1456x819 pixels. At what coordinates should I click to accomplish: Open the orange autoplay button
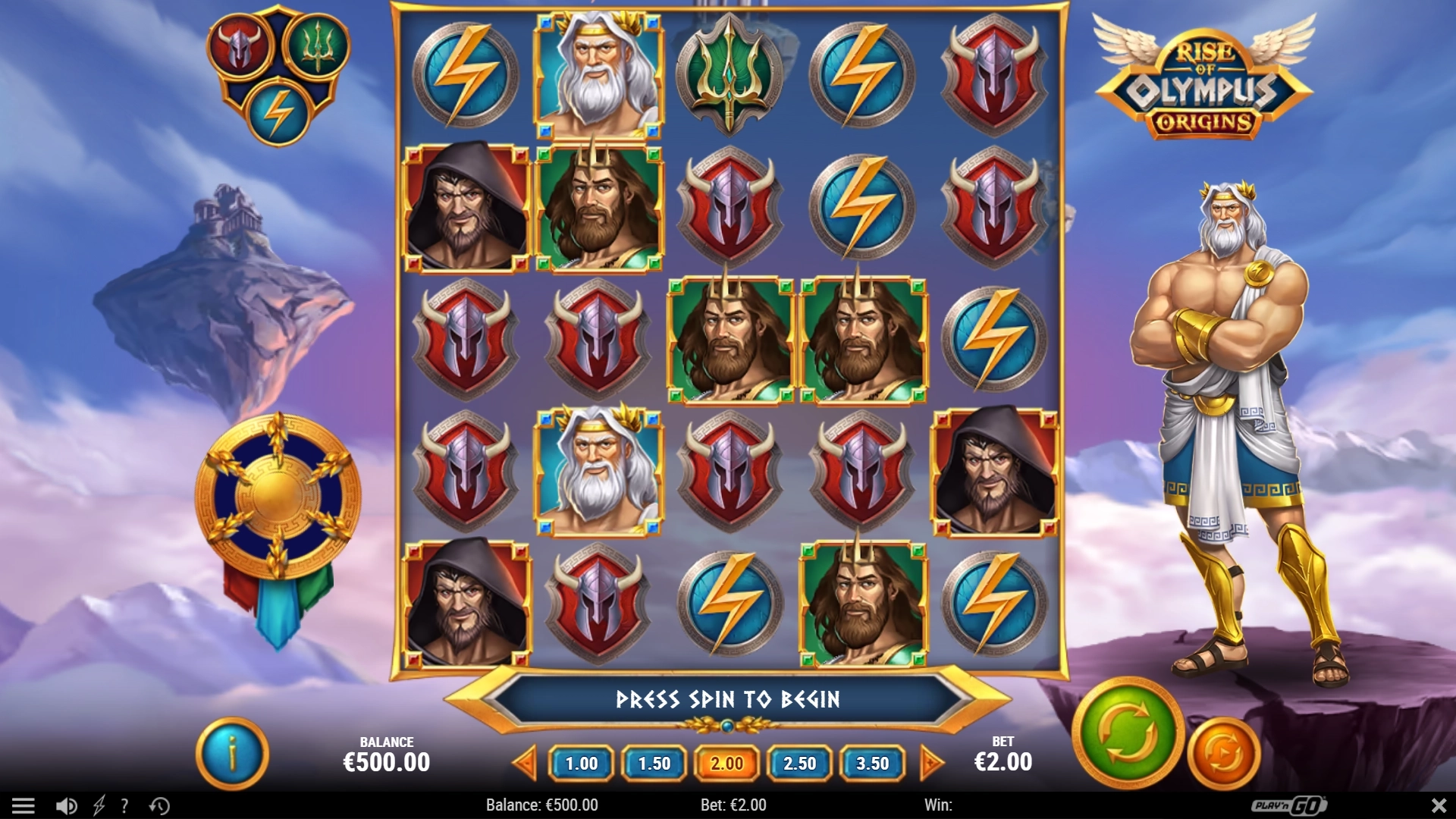tap(1223, 755)
